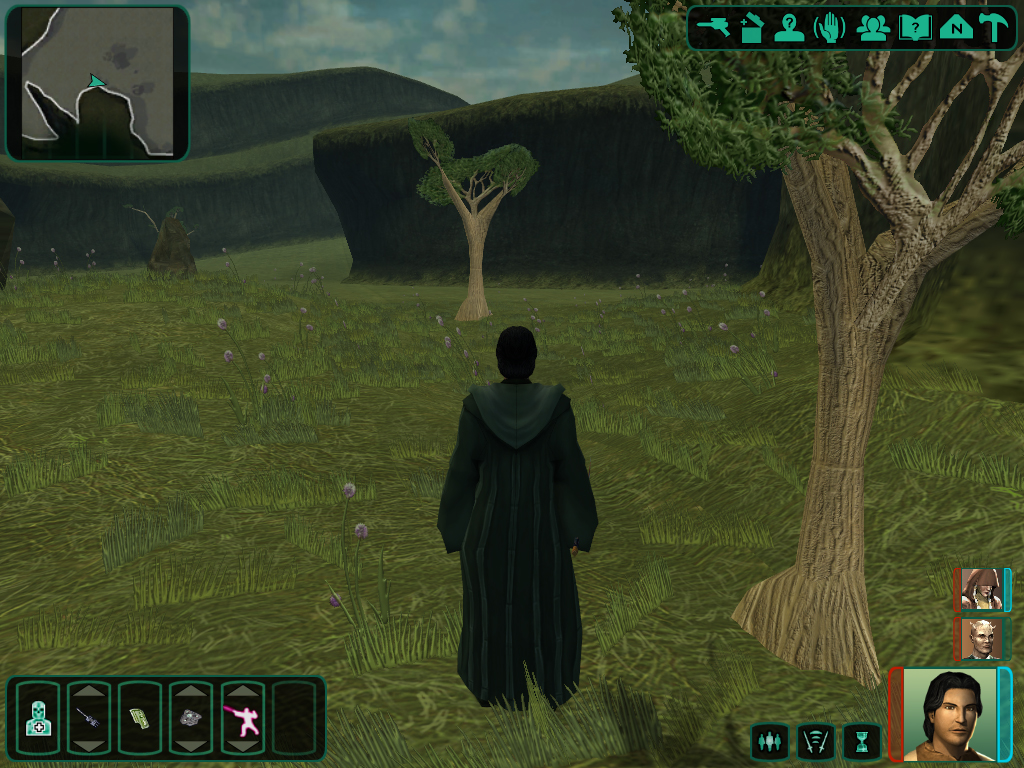Open the journal book icon
The image size is (1024, 768).
coord(914,27)
